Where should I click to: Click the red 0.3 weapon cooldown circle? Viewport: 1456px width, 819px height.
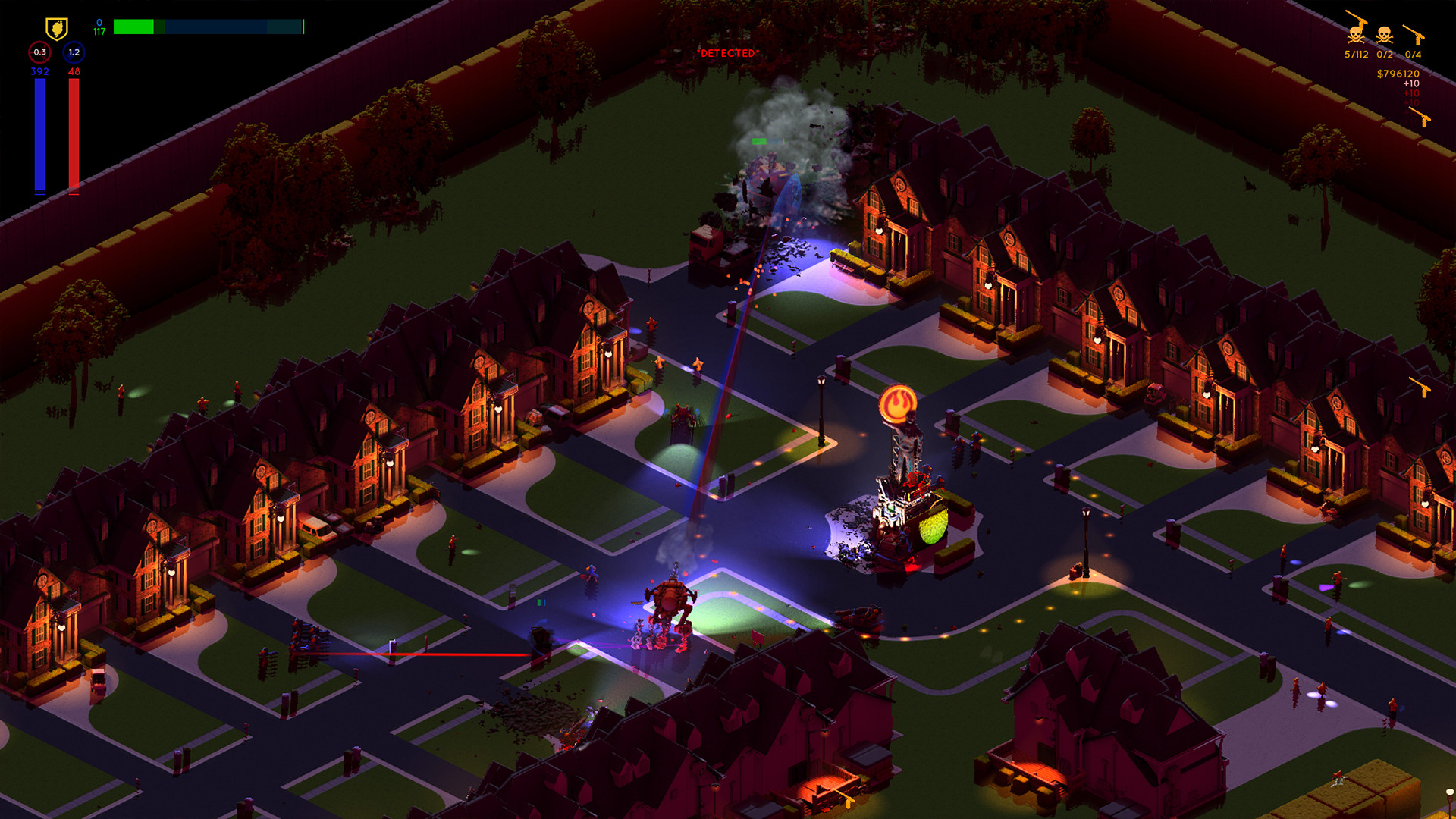tap(40, 52)
